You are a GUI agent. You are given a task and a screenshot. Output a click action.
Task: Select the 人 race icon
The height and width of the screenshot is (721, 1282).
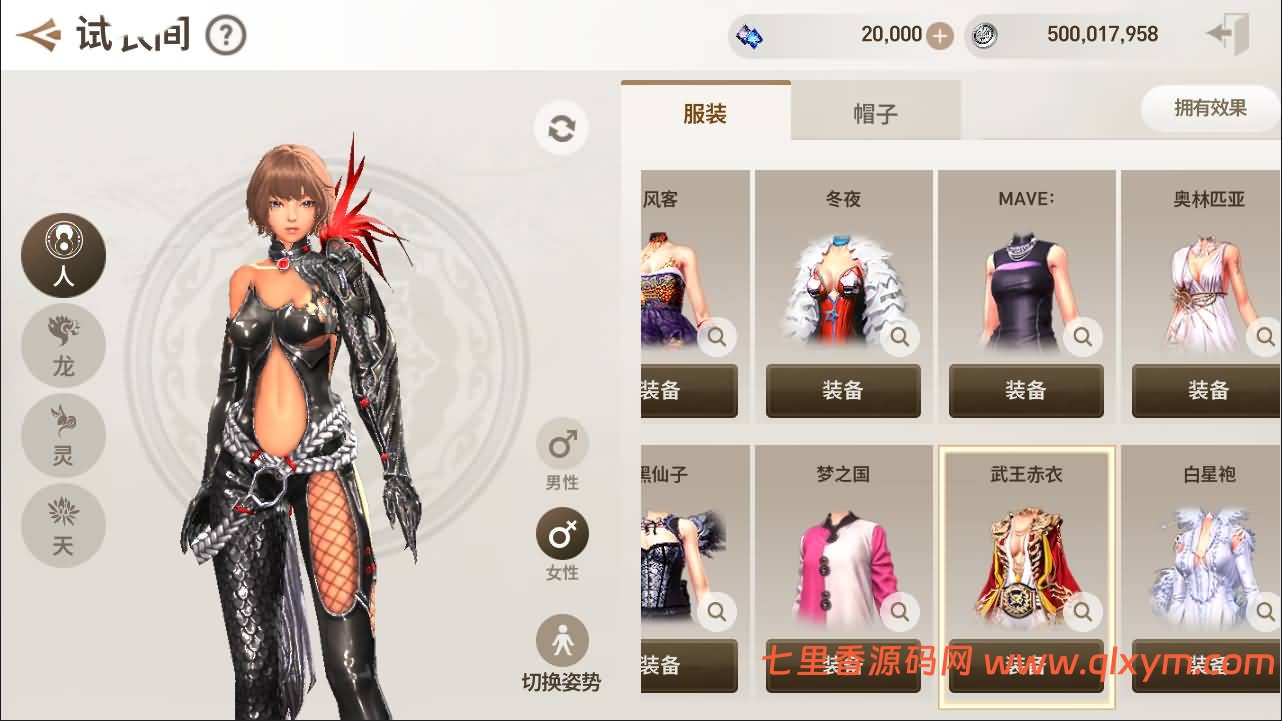(63, 255)
